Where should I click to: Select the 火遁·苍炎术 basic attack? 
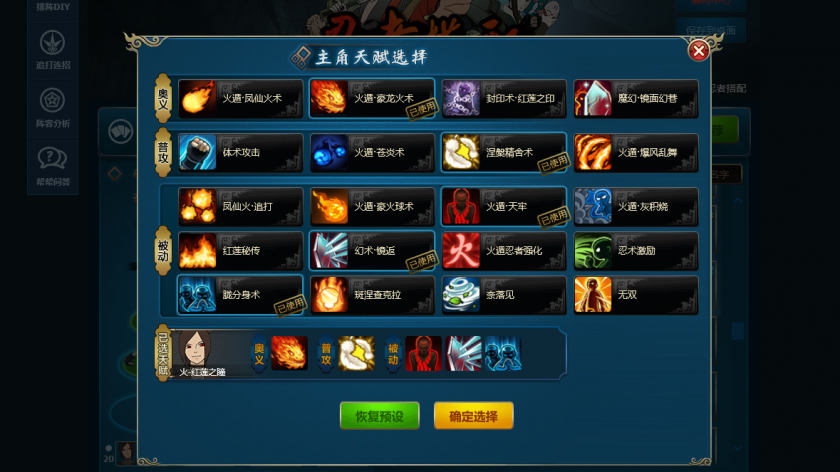pos(372,153)
